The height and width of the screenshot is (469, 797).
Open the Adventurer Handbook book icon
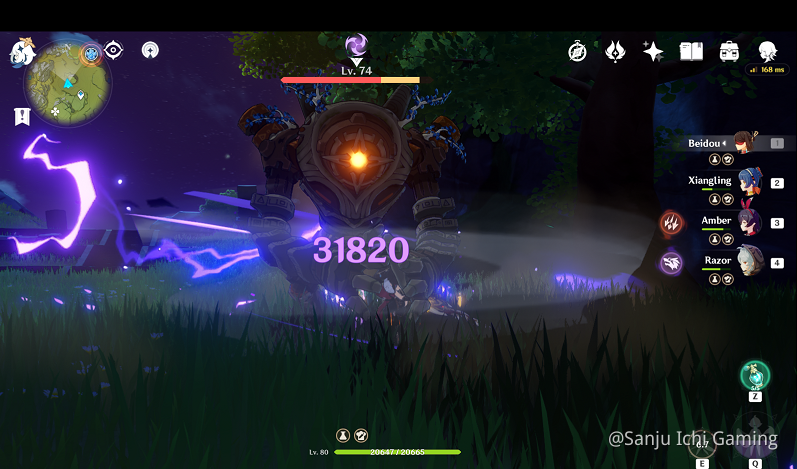691,52
